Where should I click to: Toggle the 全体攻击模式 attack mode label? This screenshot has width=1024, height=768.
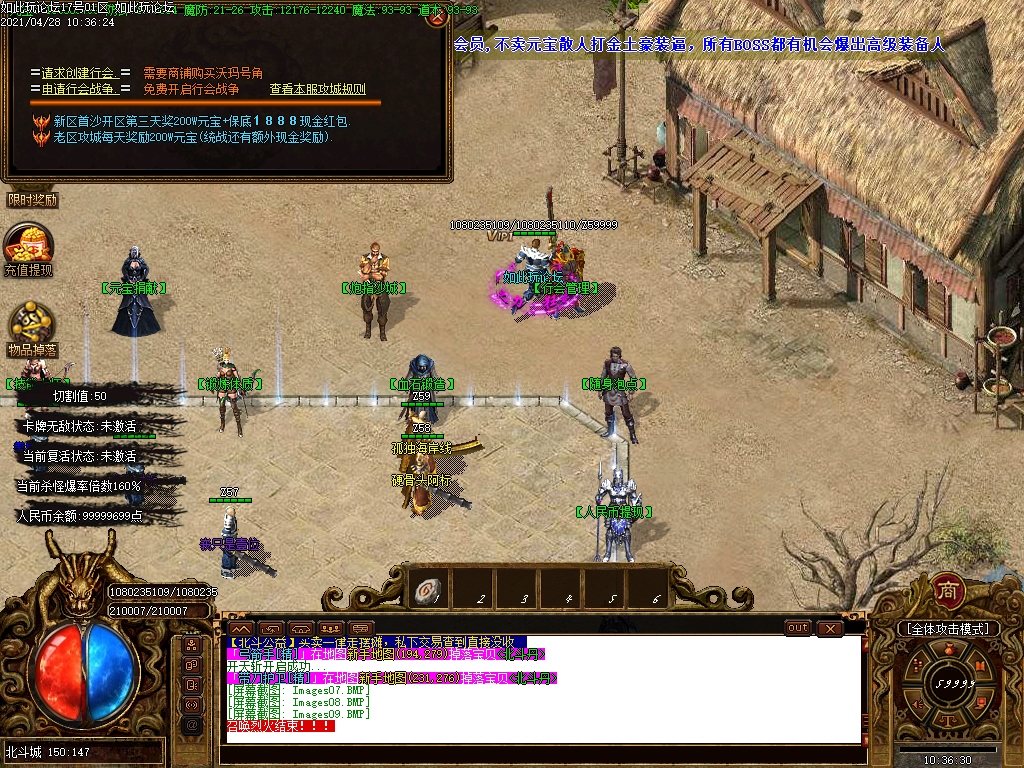948,629
